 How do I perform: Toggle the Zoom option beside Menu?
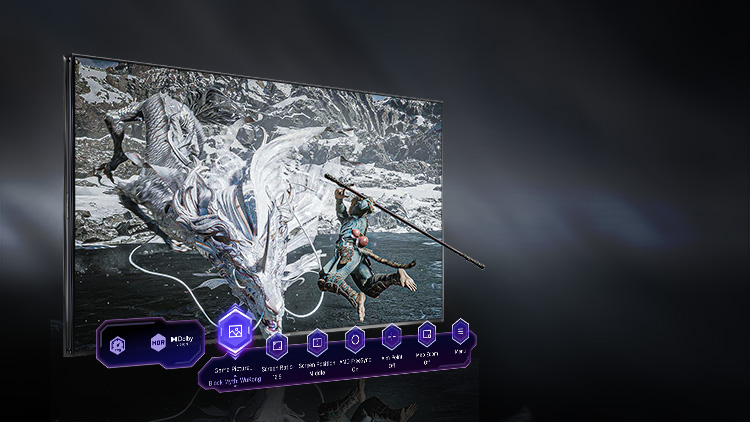point(427,333)
